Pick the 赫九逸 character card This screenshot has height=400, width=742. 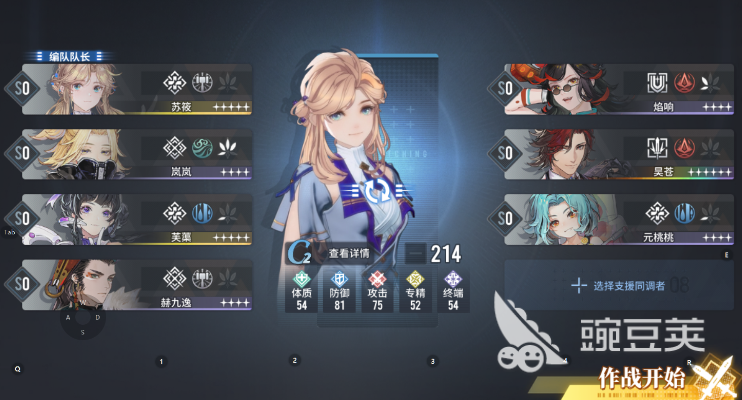135,284
